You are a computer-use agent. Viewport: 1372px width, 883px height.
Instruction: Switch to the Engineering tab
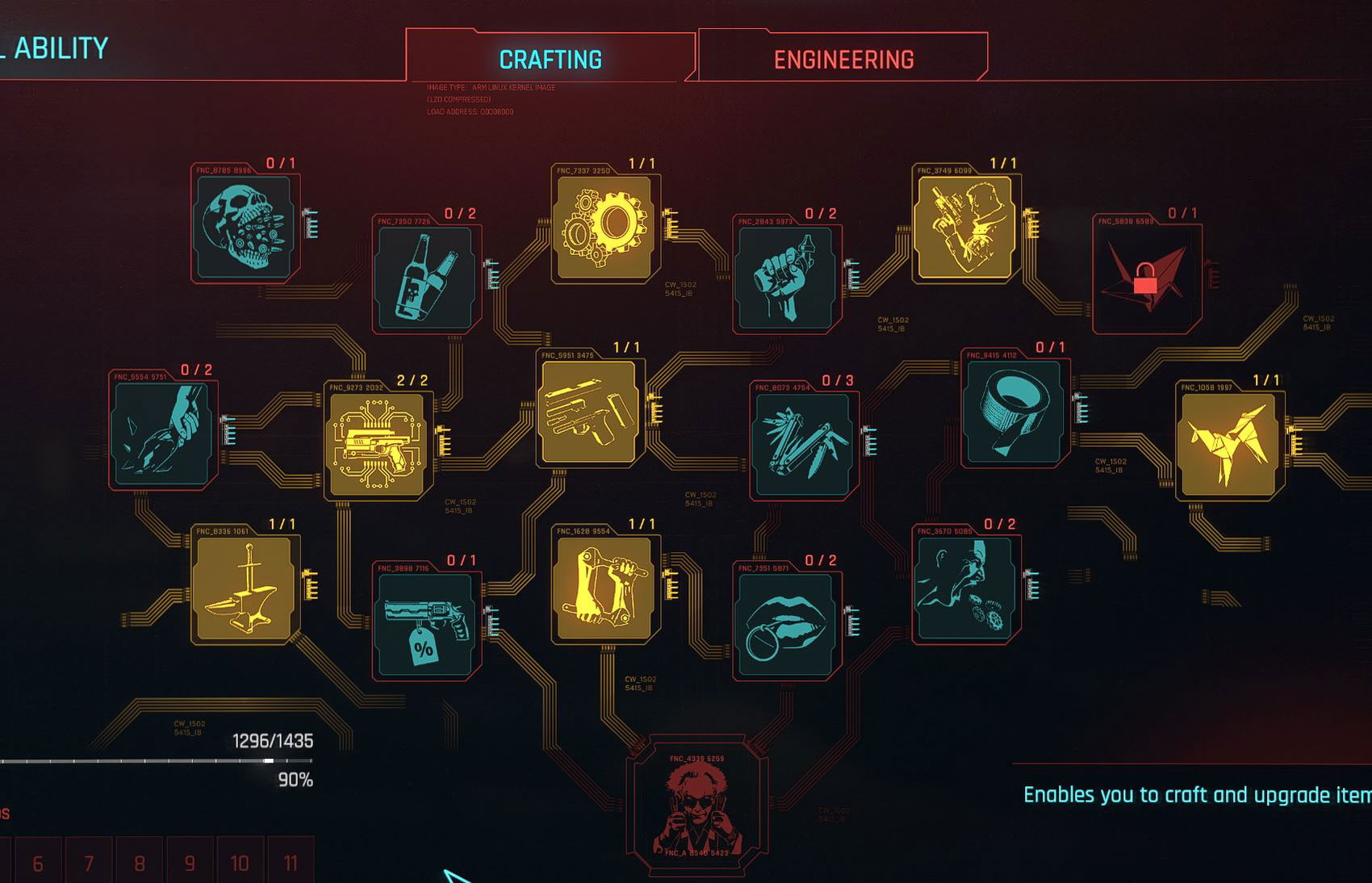click(844, 58)
